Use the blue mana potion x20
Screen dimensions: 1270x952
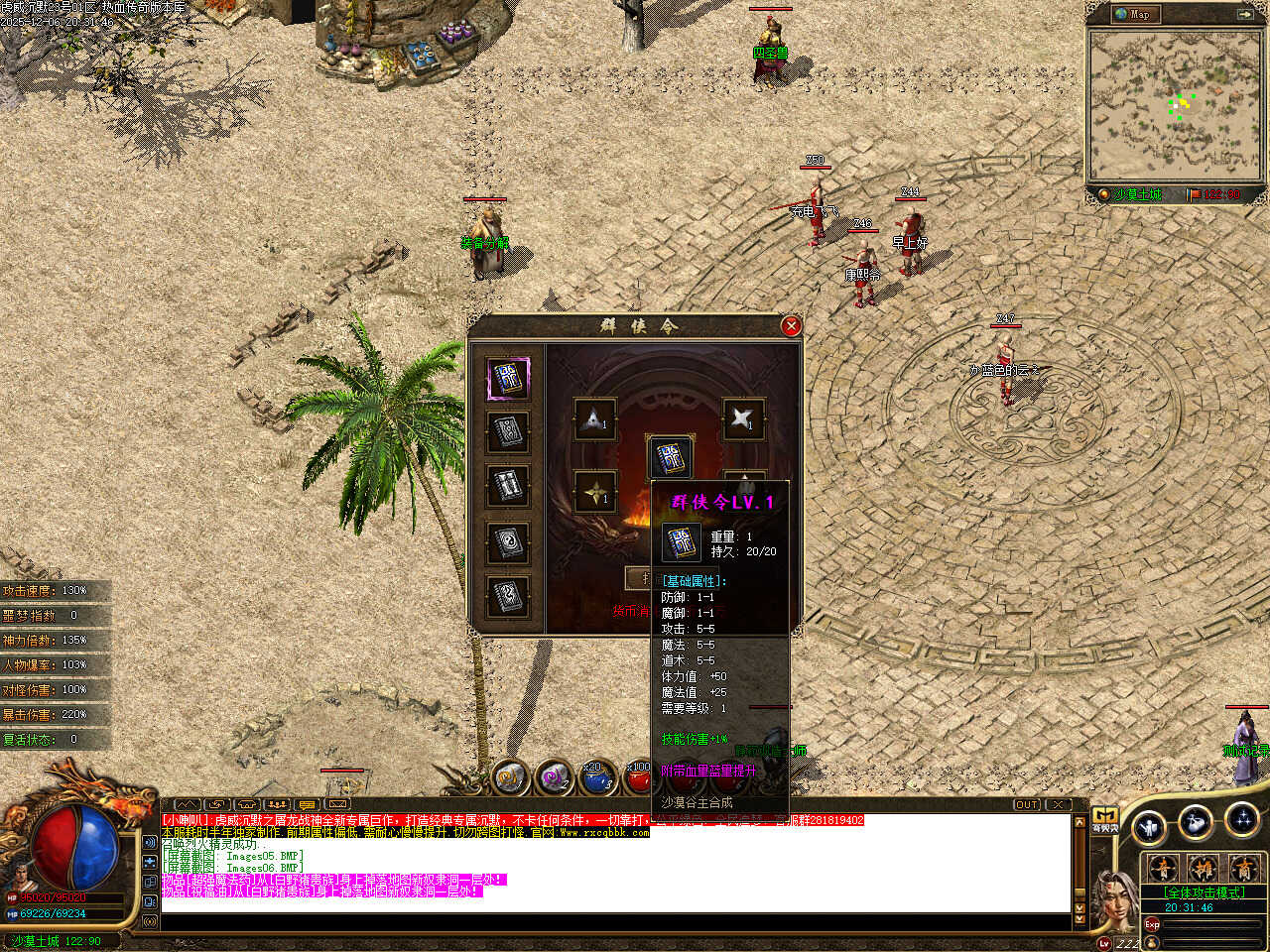(x=596, y=778)
